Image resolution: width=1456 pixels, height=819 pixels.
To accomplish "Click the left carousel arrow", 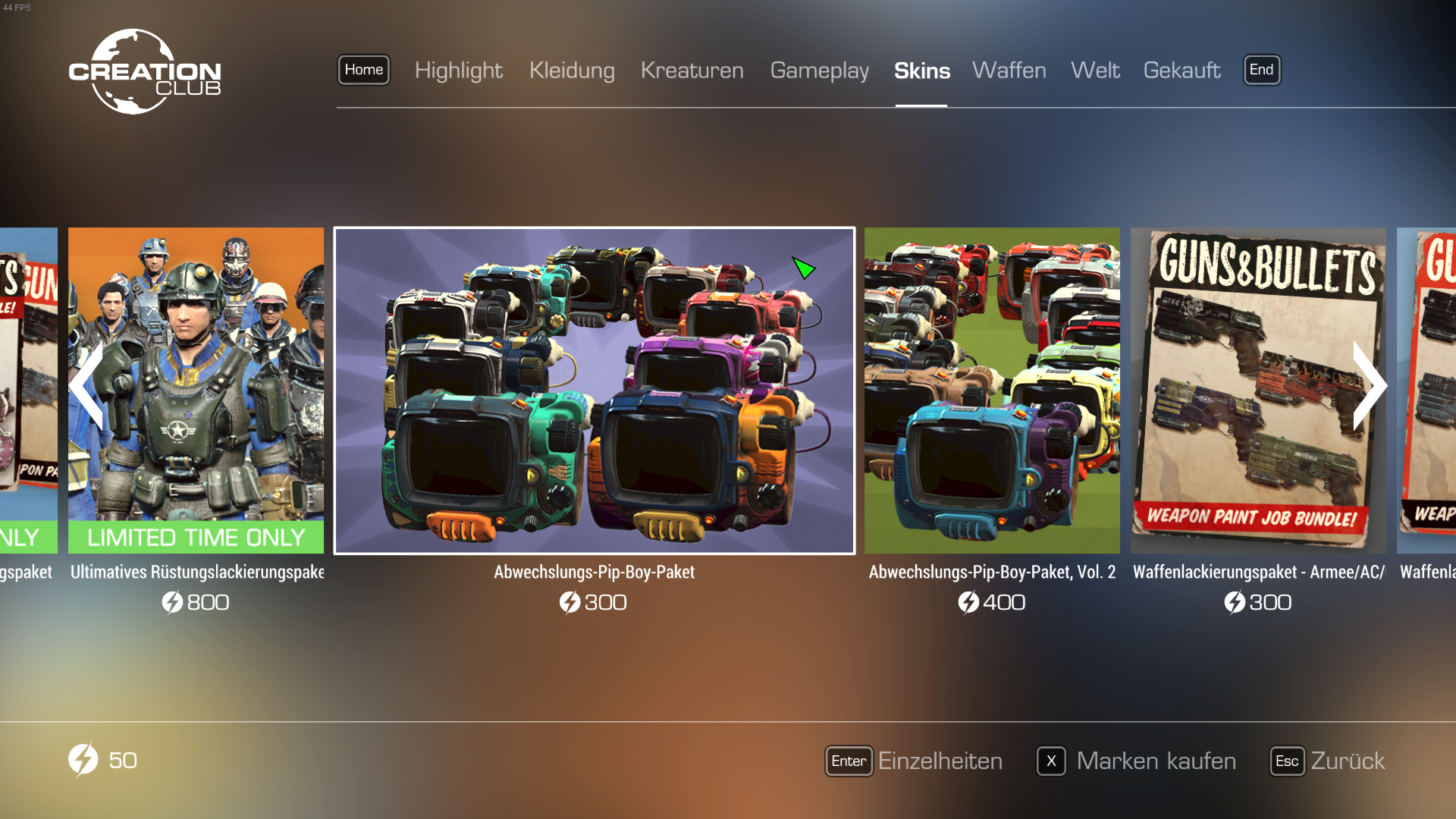I will point(86,386).
